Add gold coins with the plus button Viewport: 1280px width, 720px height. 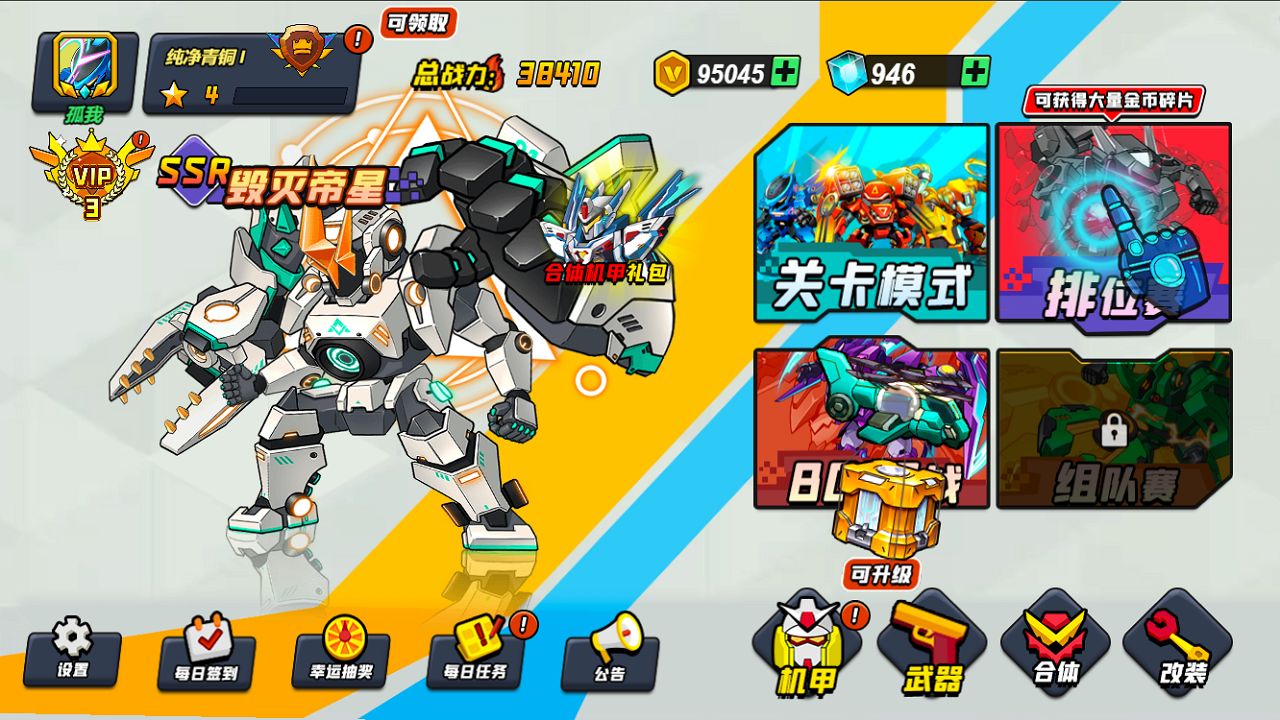tap(785, 73)
